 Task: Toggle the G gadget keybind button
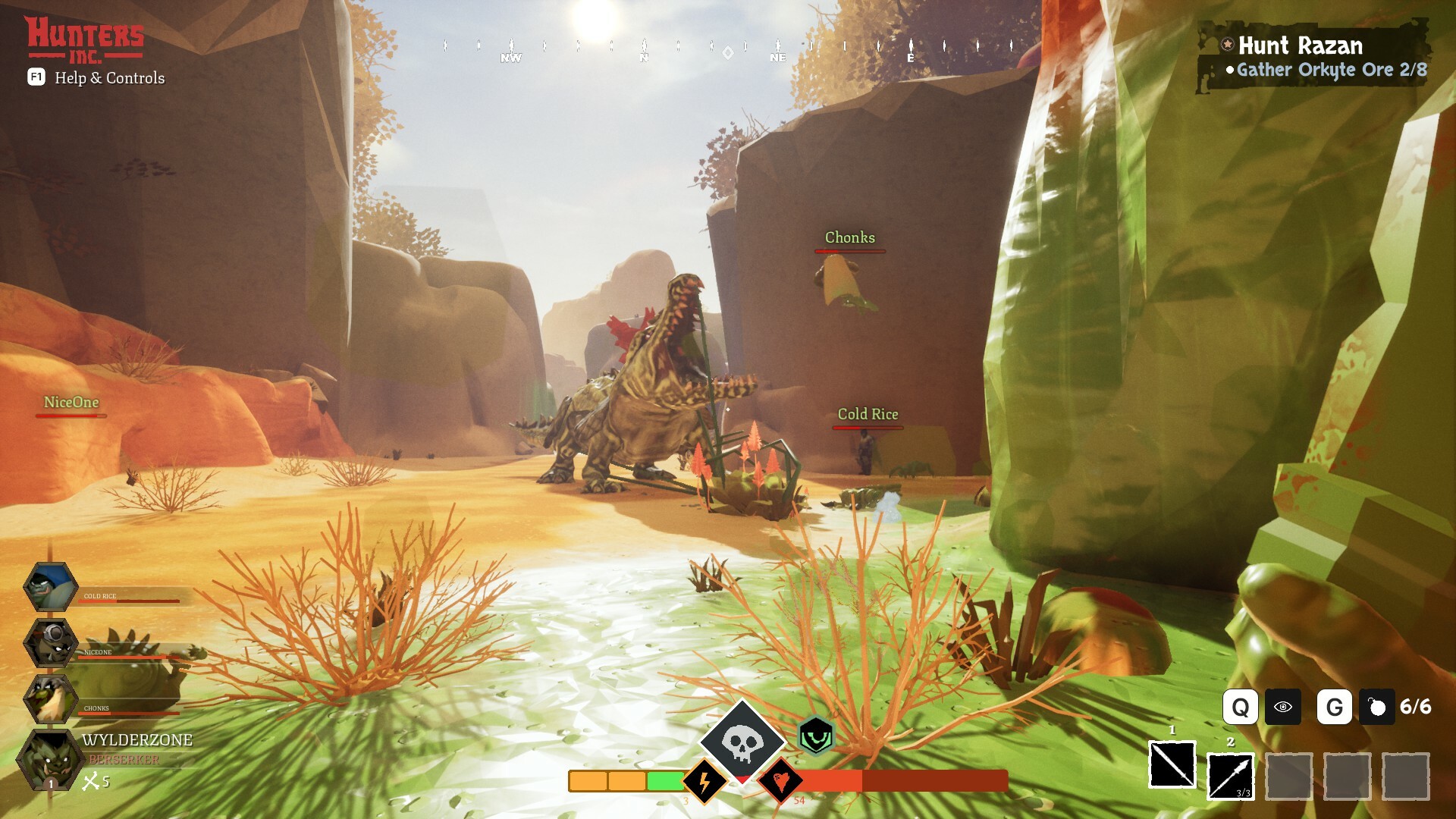coord(1335,708)
